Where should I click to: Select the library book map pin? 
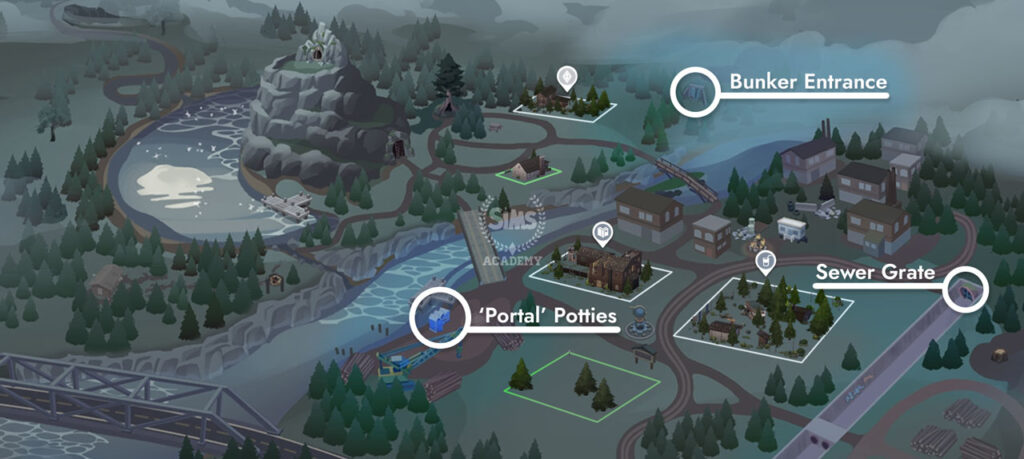pyautogui.click(x=601, y=233)
